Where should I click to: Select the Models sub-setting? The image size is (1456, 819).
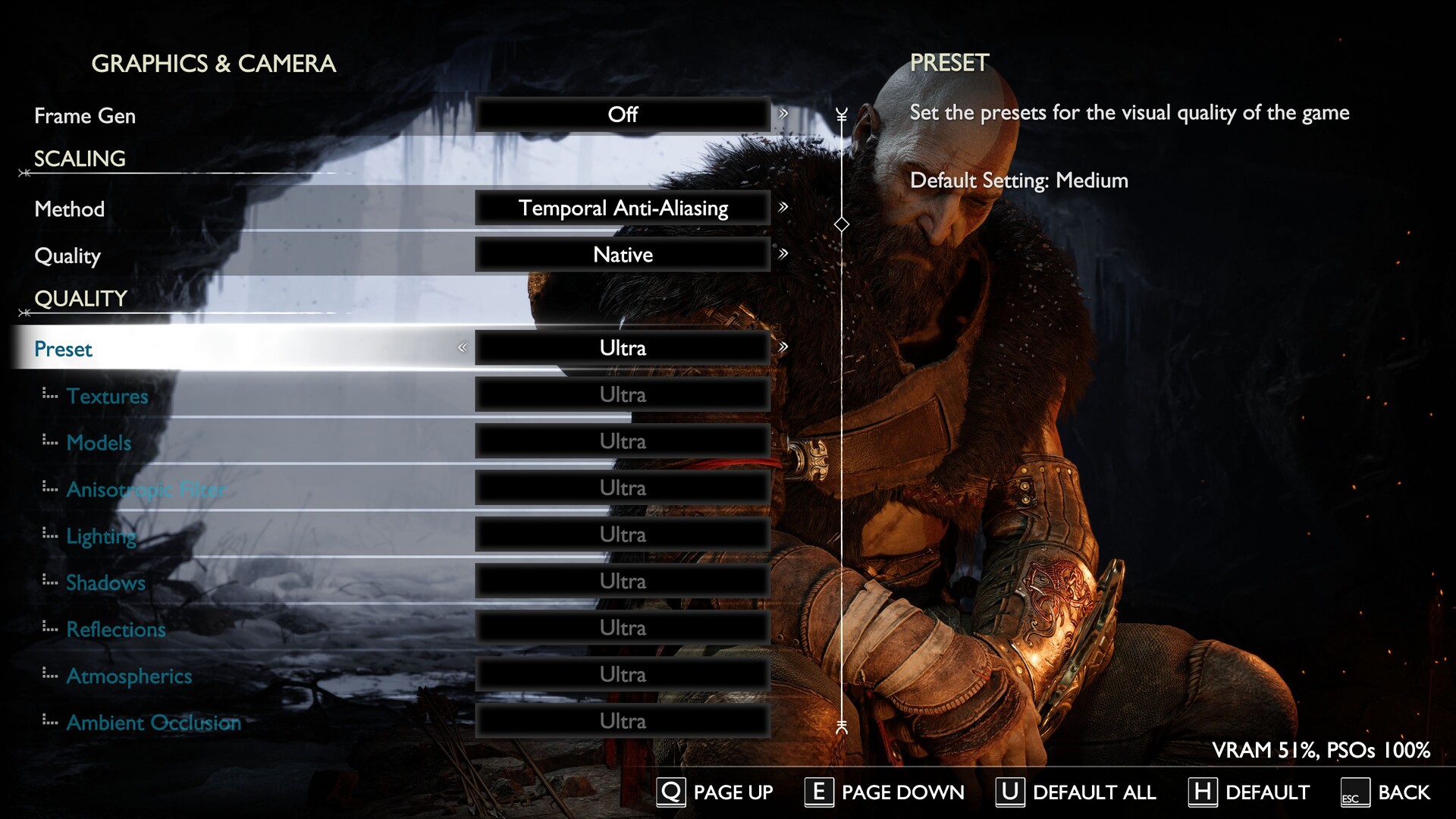click(x=99, y=443)
